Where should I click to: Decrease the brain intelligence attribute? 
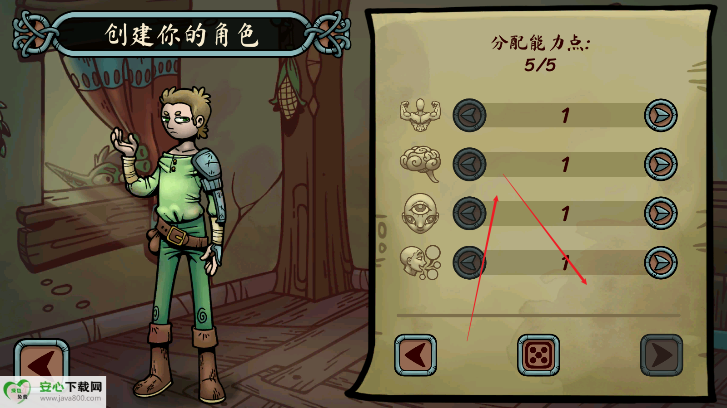[x=470, y=163]
